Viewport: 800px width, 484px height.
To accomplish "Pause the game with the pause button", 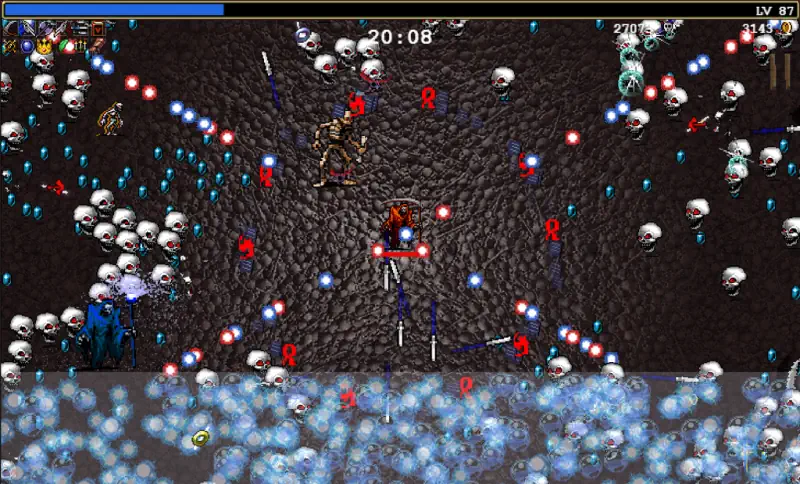I will click(779, 71).
